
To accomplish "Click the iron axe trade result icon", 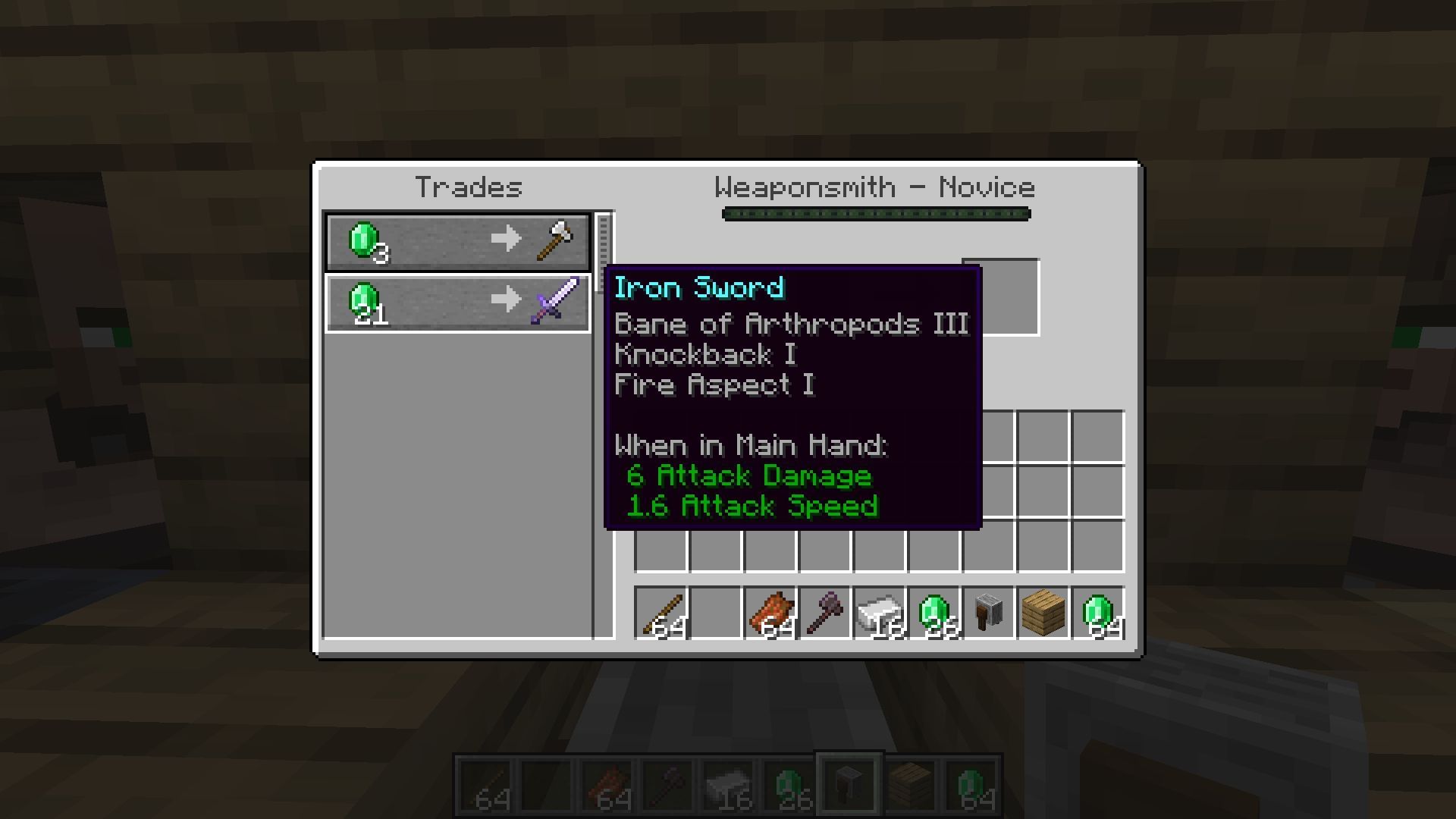I will click(554, 238).
